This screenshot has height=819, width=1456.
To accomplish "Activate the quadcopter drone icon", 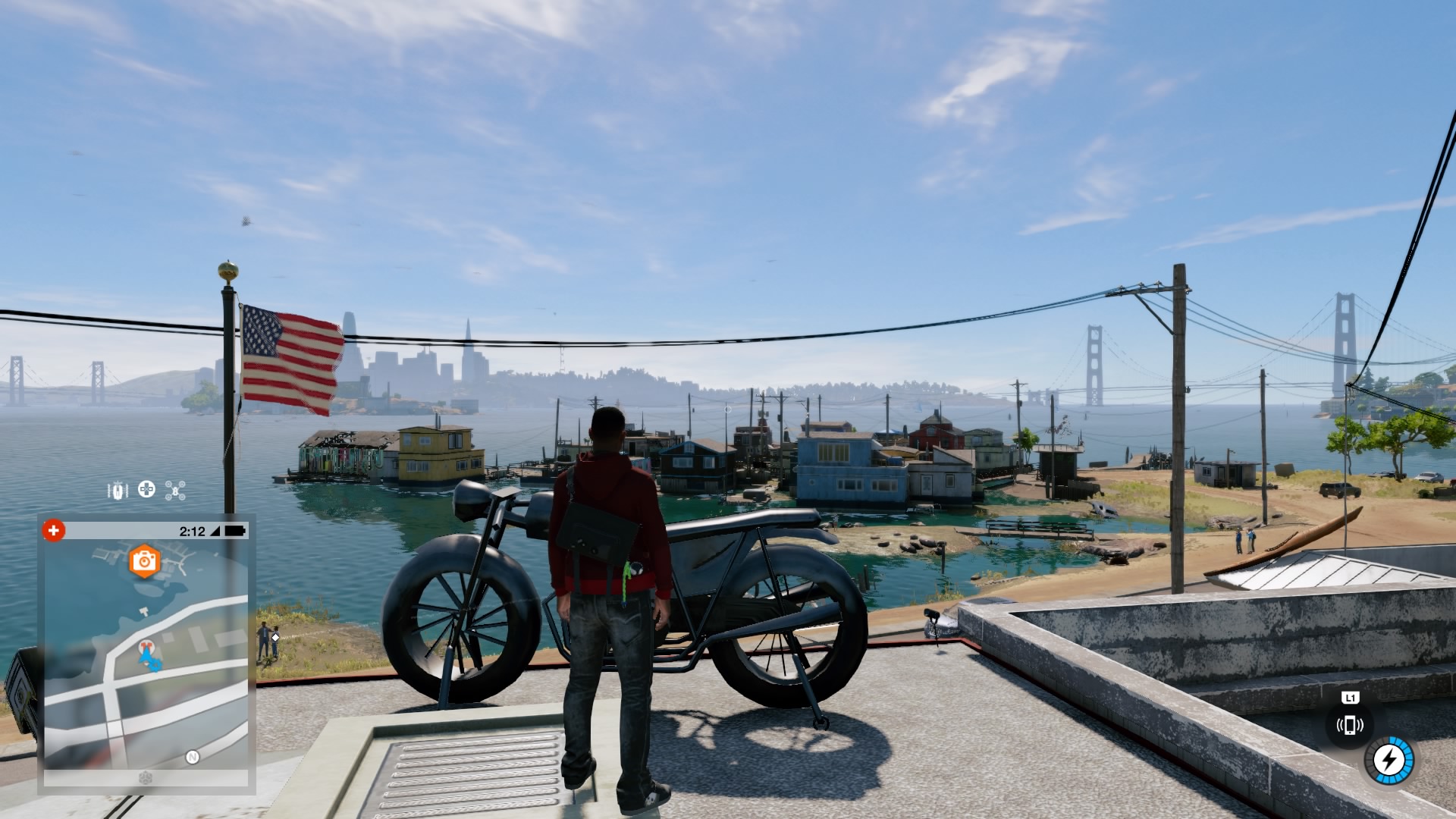I will 175,491.
